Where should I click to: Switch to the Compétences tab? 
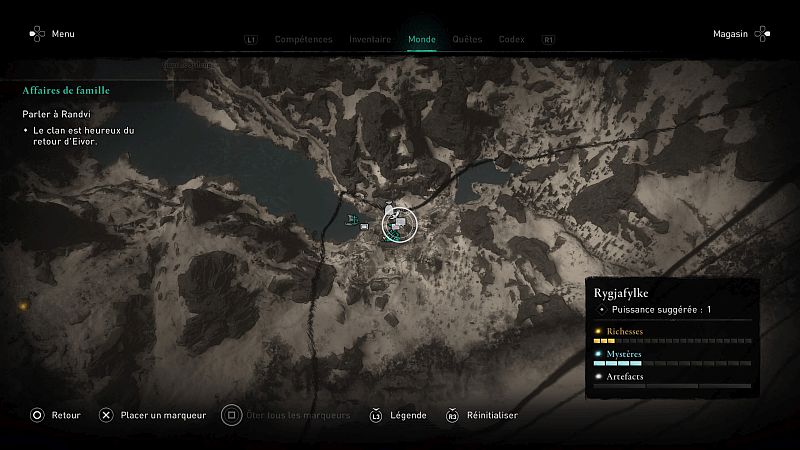click(x=303, y=40)
